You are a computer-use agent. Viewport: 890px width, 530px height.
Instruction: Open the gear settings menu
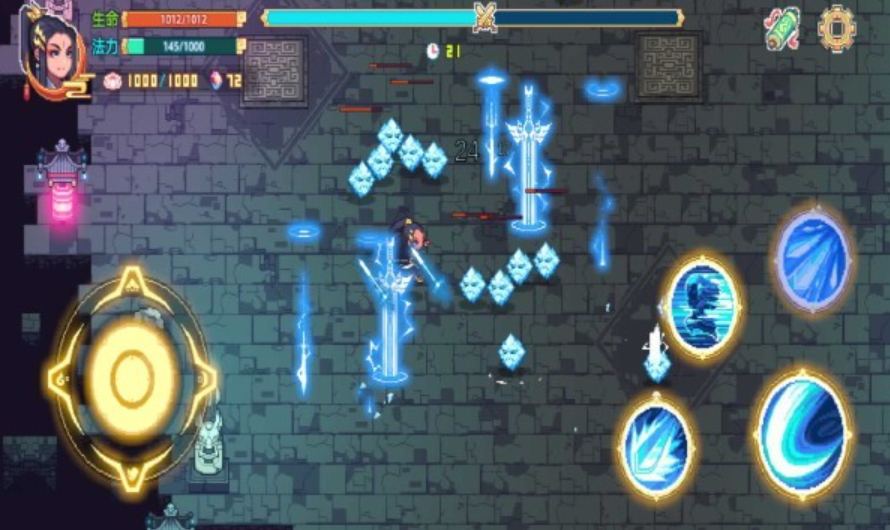click(x=836, y=28)
